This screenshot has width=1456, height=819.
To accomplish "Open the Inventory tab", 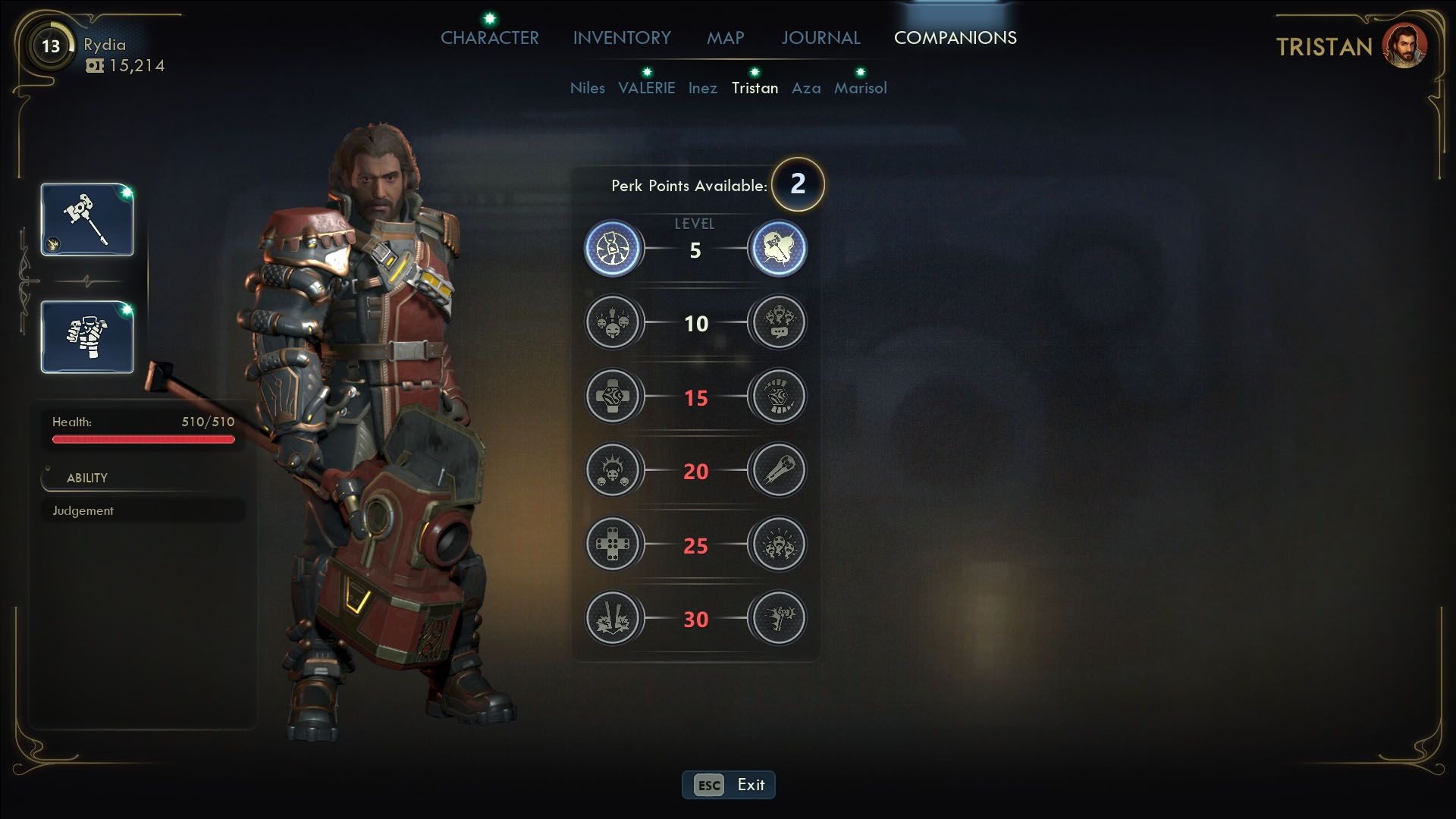I will (622, 38).
